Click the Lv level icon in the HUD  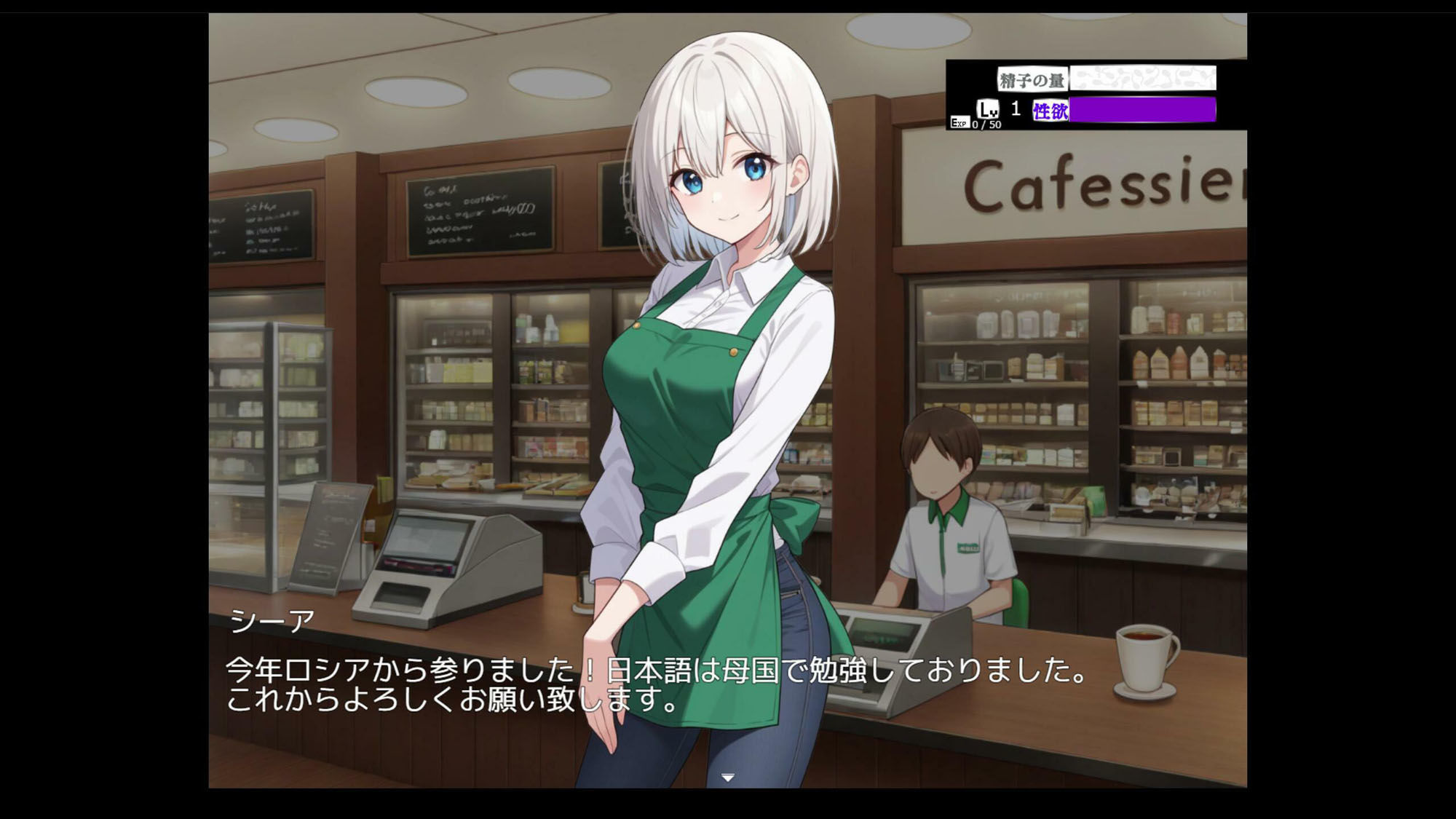tap(988, 108)
